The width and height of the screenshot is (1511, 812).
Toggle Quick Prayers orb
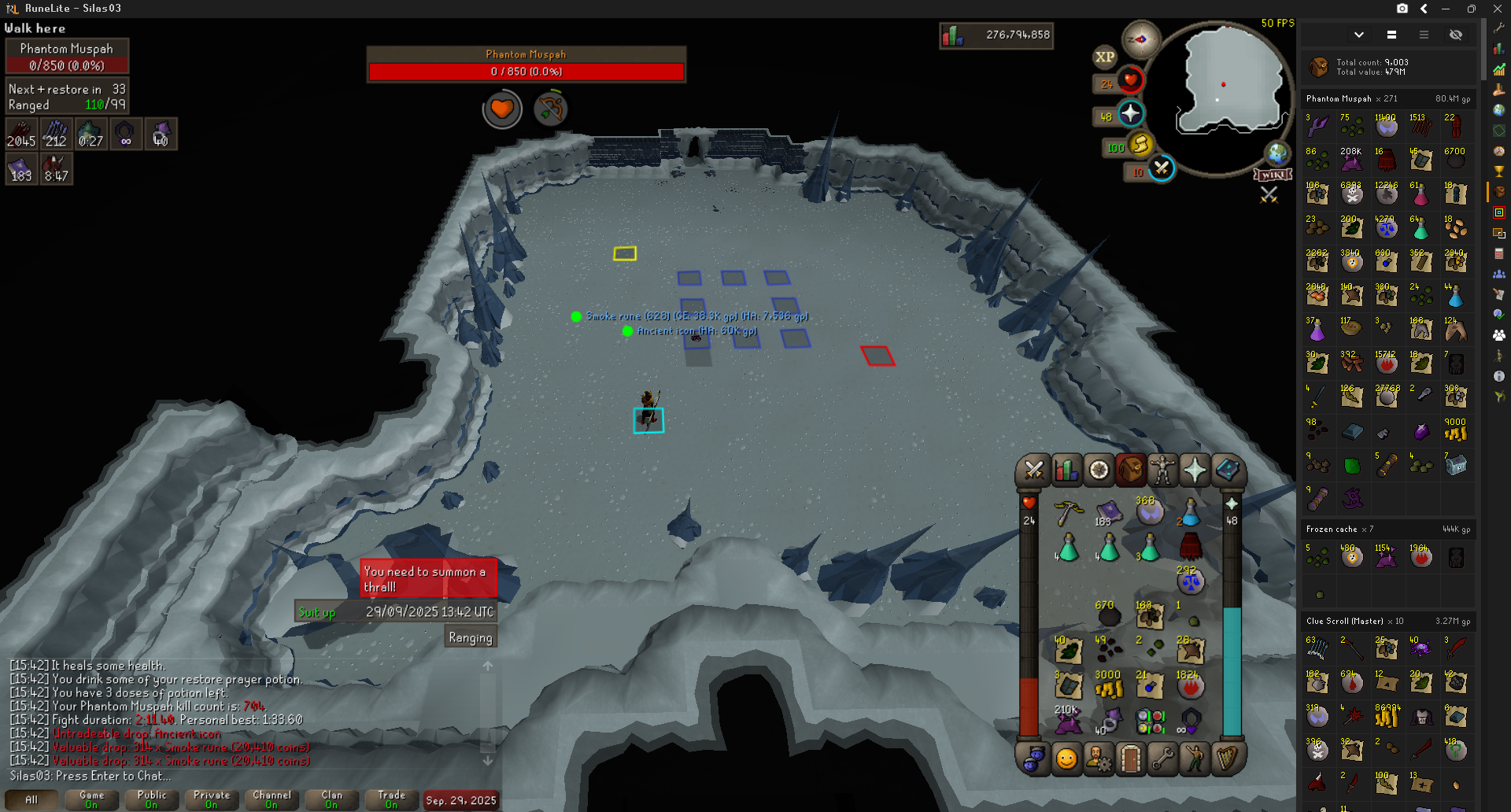pos(1130,114)
